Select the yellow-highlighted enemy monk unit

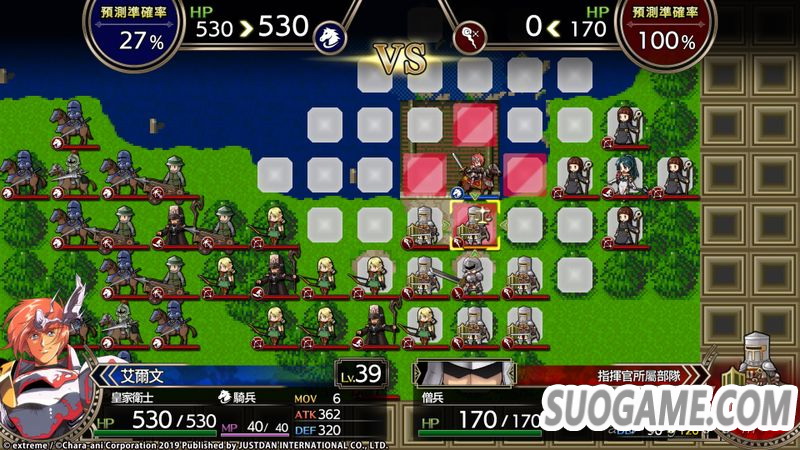pyautogui.click(x=474, y=224)
